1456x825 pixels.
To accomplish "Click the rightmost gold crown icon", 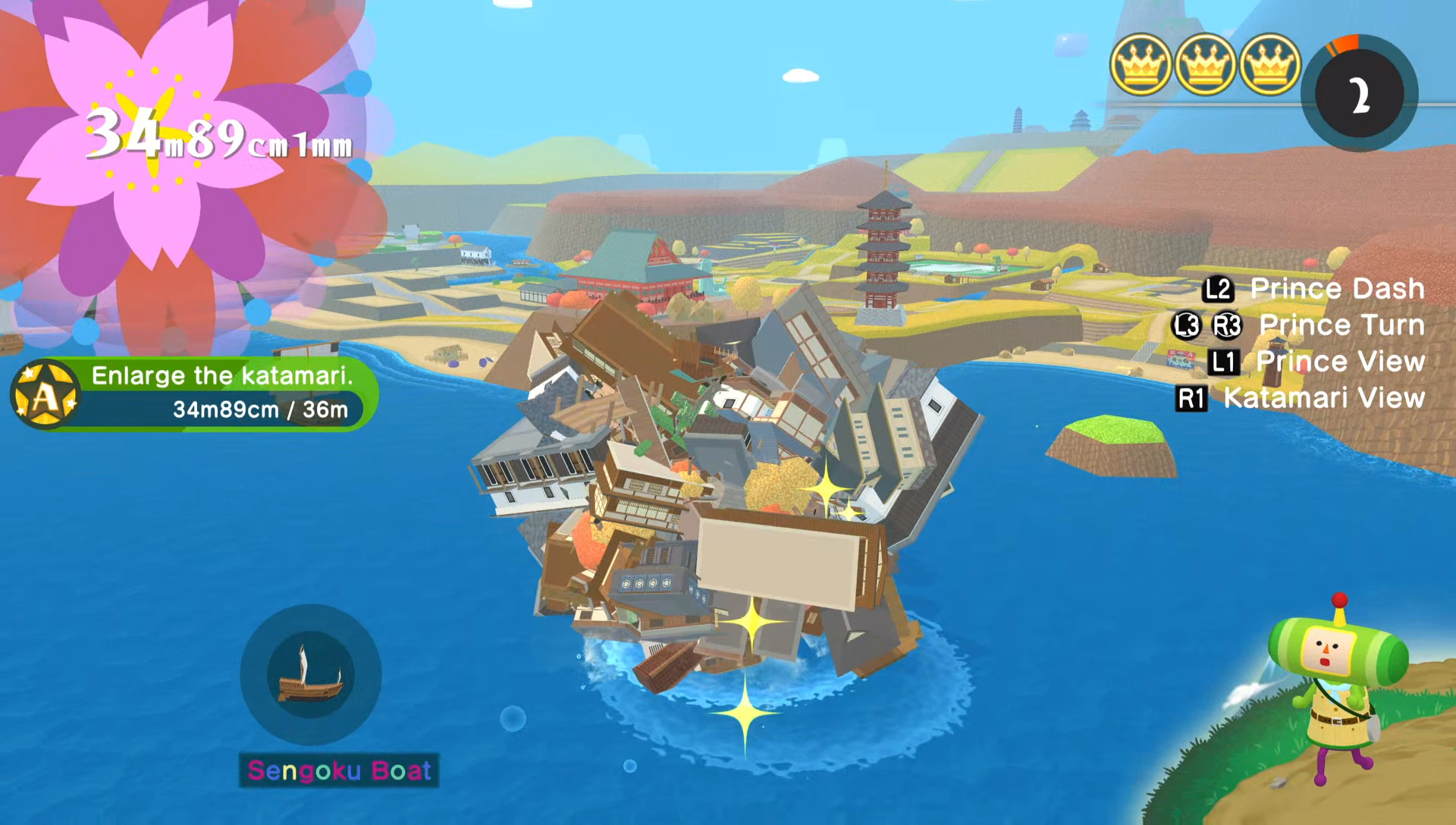I will point(1267,64).
